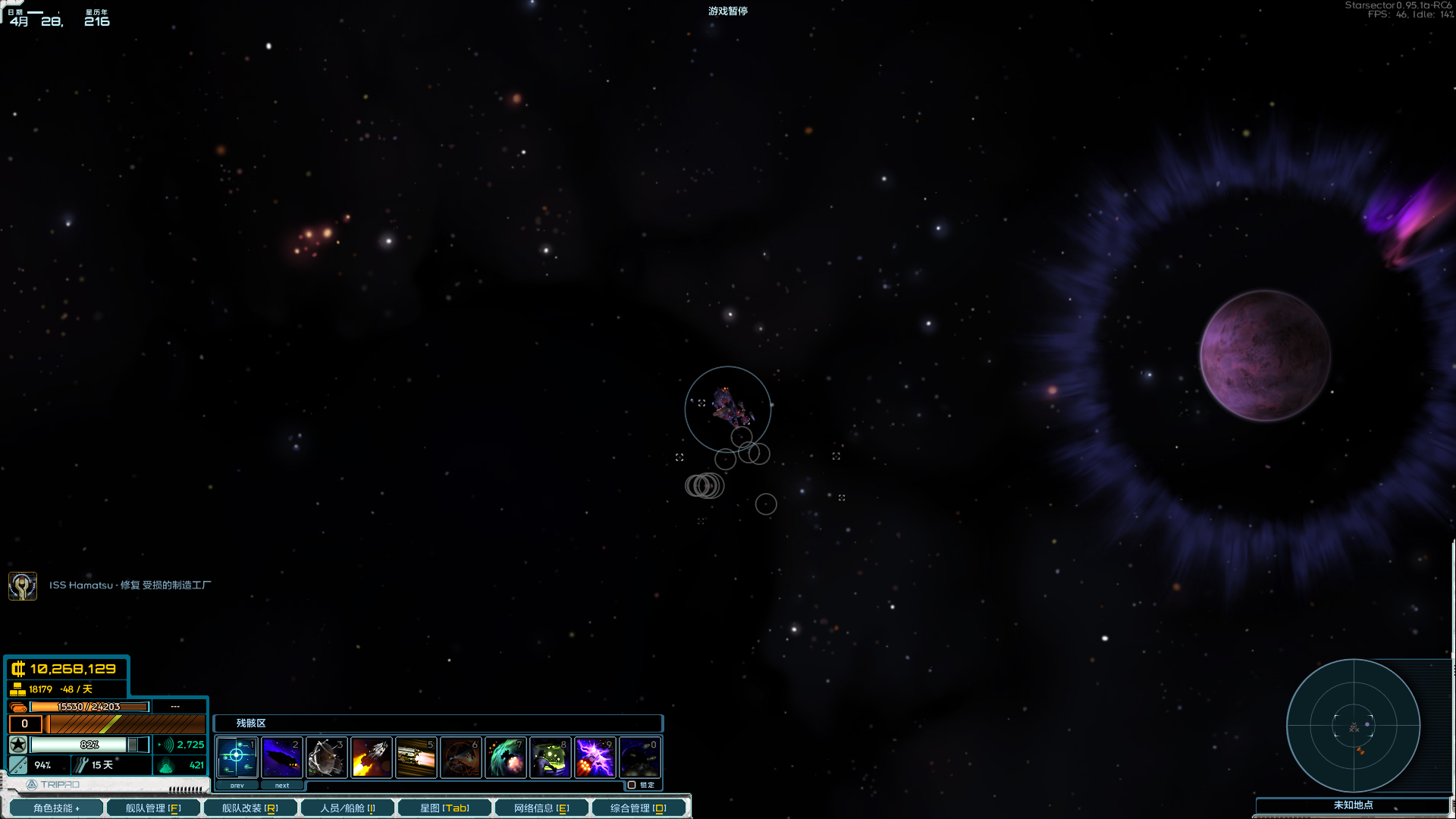Open the 舰队改装 refit screen
This screenshot has width=1456, height=819.
(250, 808)
